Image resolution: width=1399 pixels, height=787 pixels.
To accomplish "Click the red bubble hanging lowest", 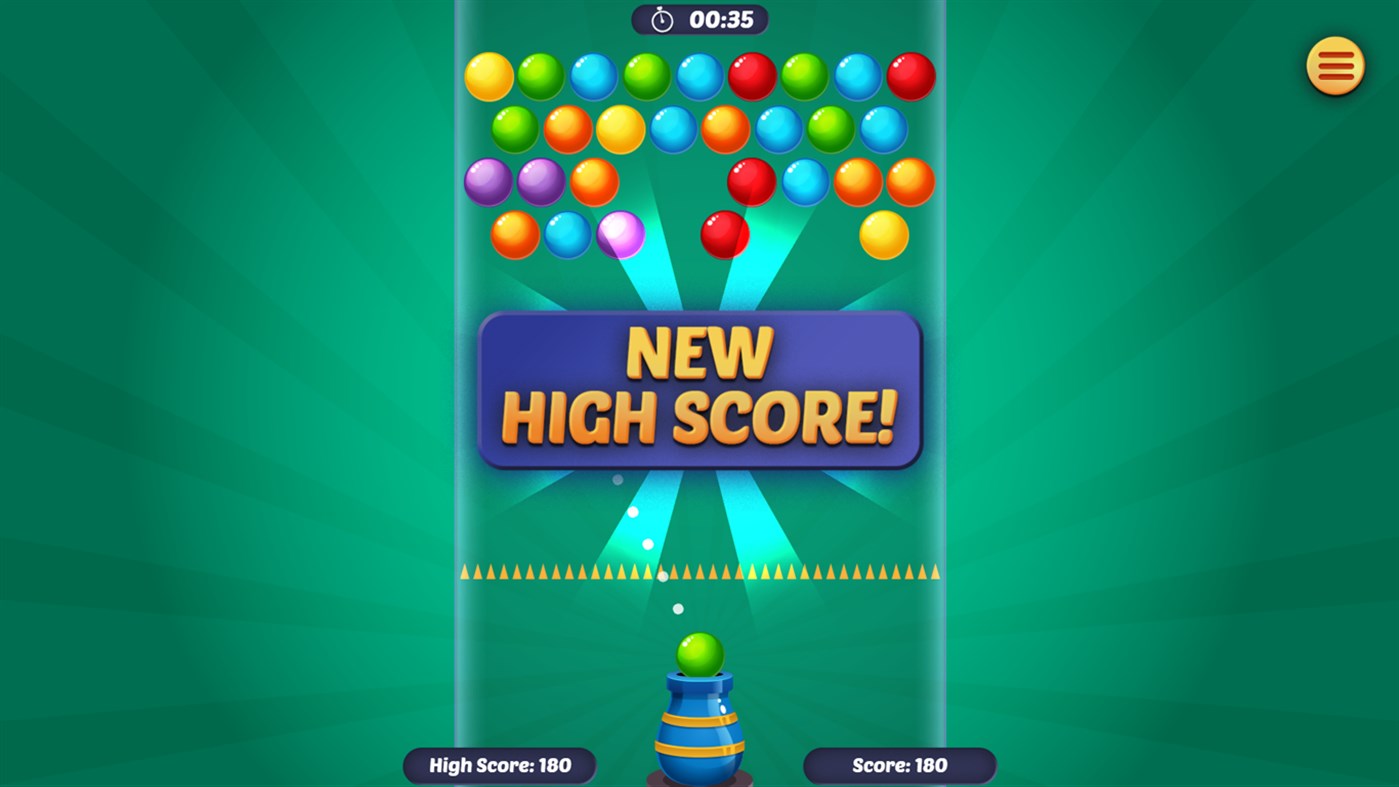I will (725, 233).
